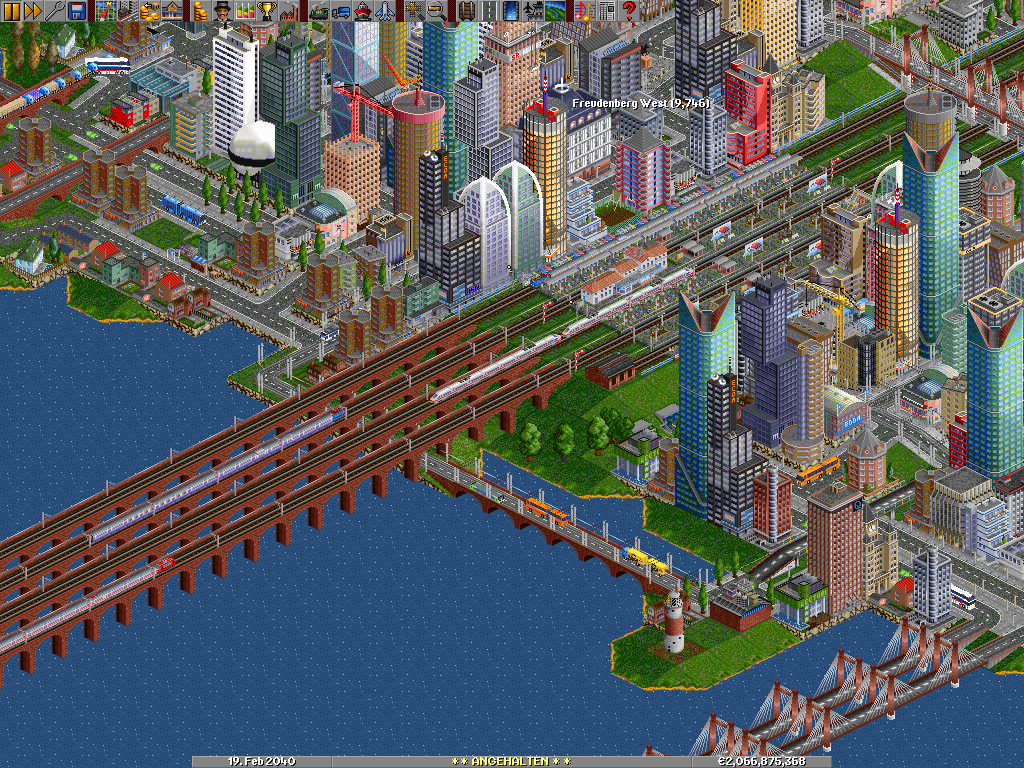Show the map menu

tap(106, 11)
